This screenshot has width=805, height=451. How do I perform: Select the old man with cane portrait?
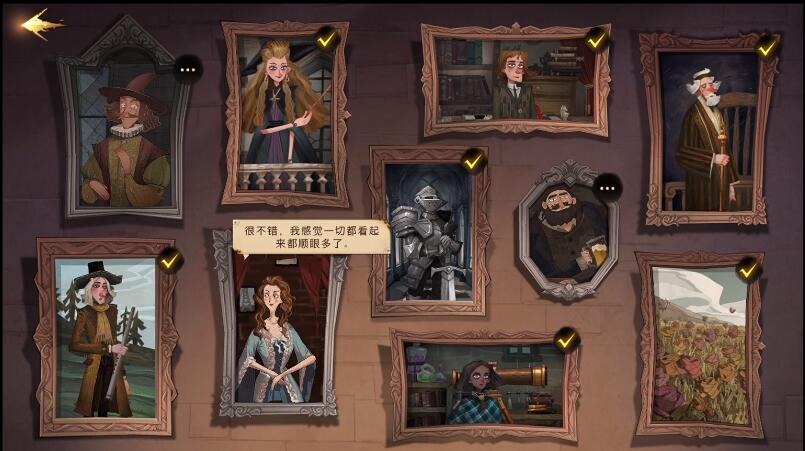(x=708, y=130)
